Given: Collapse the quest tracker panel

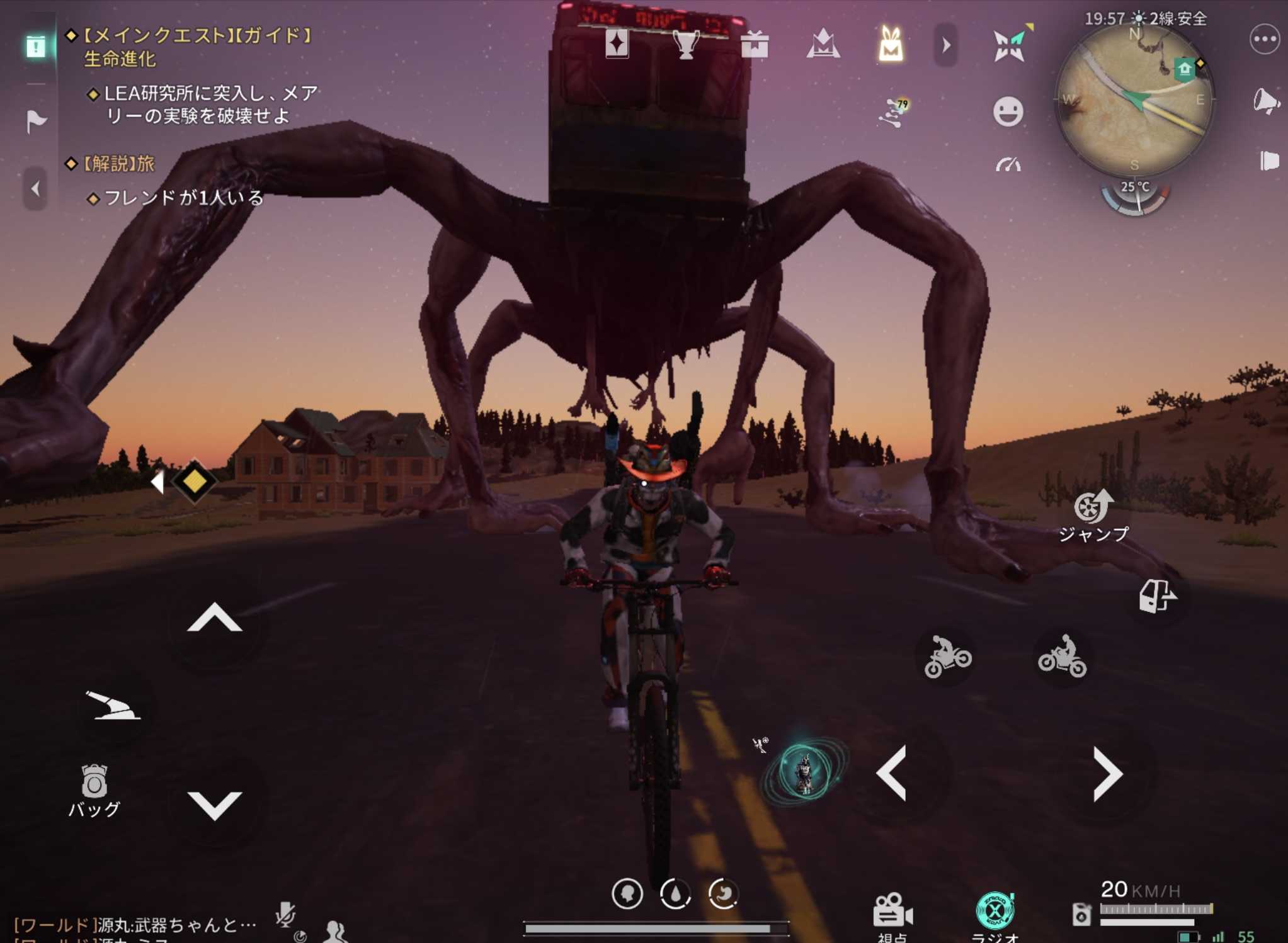Looking at the screenshot, I should [x=35, y=188].
